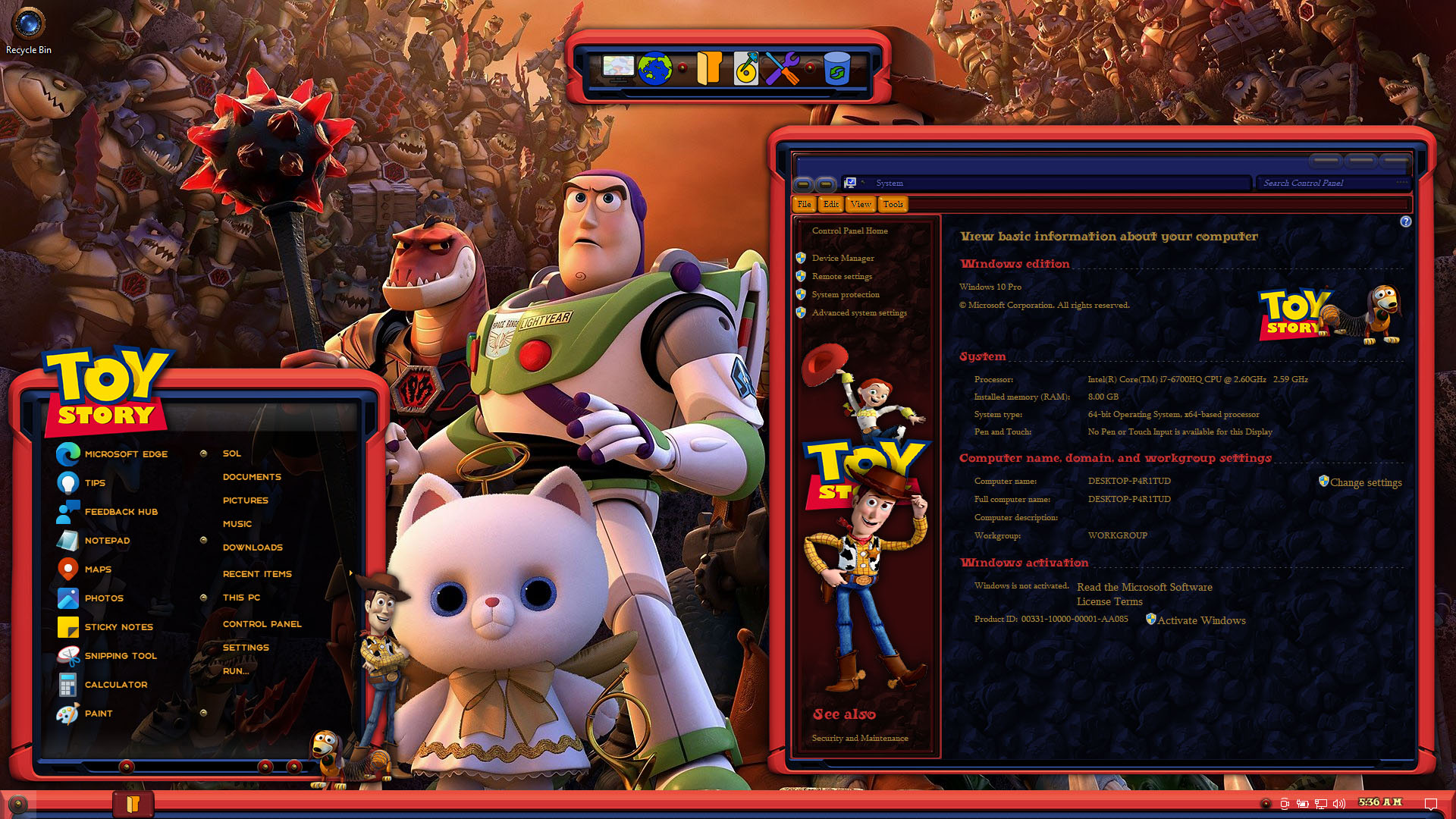Image resolution: width=1456 pixels, height=819 pixels.
Task: Open the globe icon in the dock
Action: click(x=654, y=69)
